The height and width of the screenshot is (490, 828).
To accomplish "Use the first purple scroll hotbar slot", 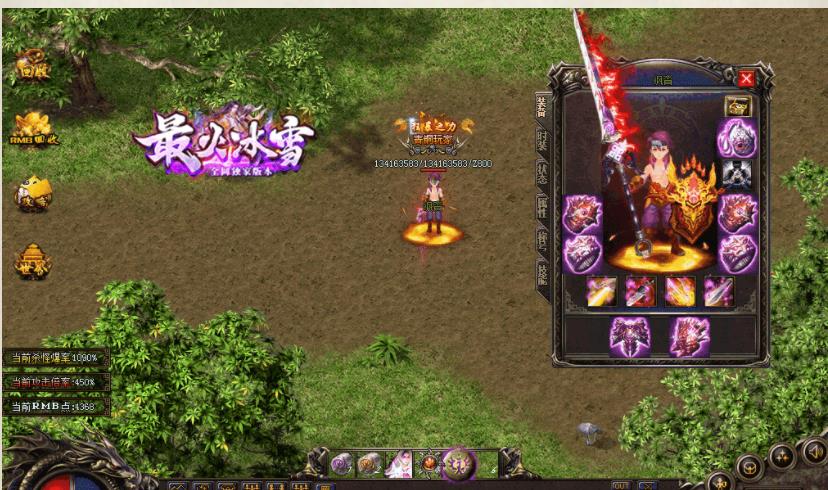I will [343, 464].
